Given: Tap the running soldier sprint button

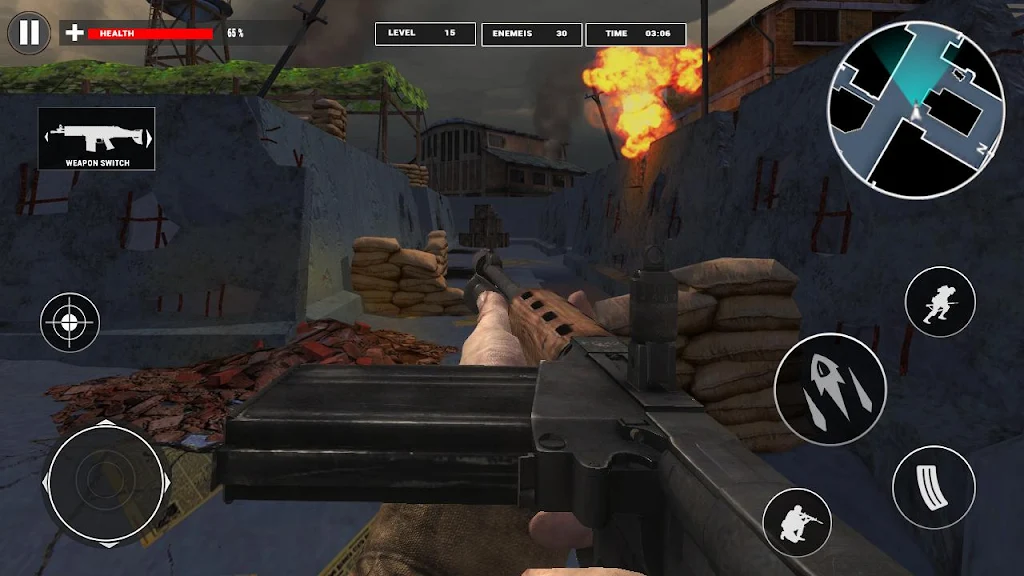Looking at the screenshot, I should (x=940, y=302).
